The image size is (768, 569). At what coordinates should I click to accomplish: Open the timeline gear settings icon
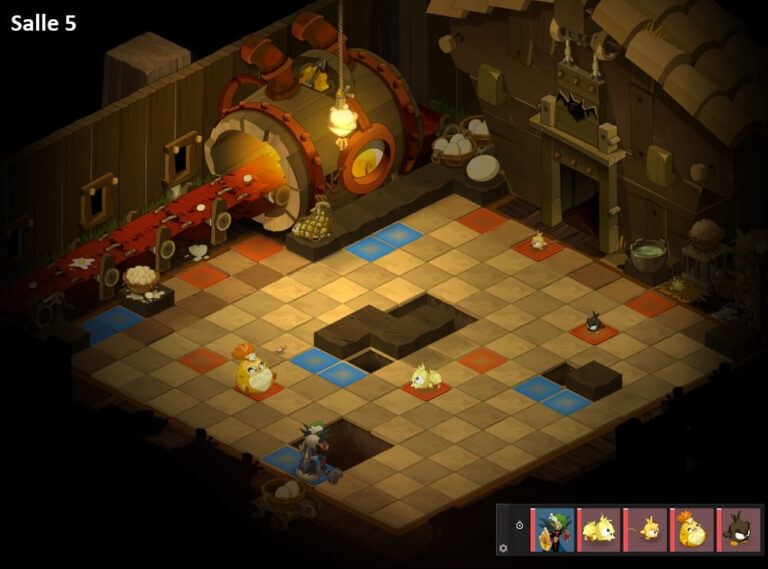(x=503, y=547)
